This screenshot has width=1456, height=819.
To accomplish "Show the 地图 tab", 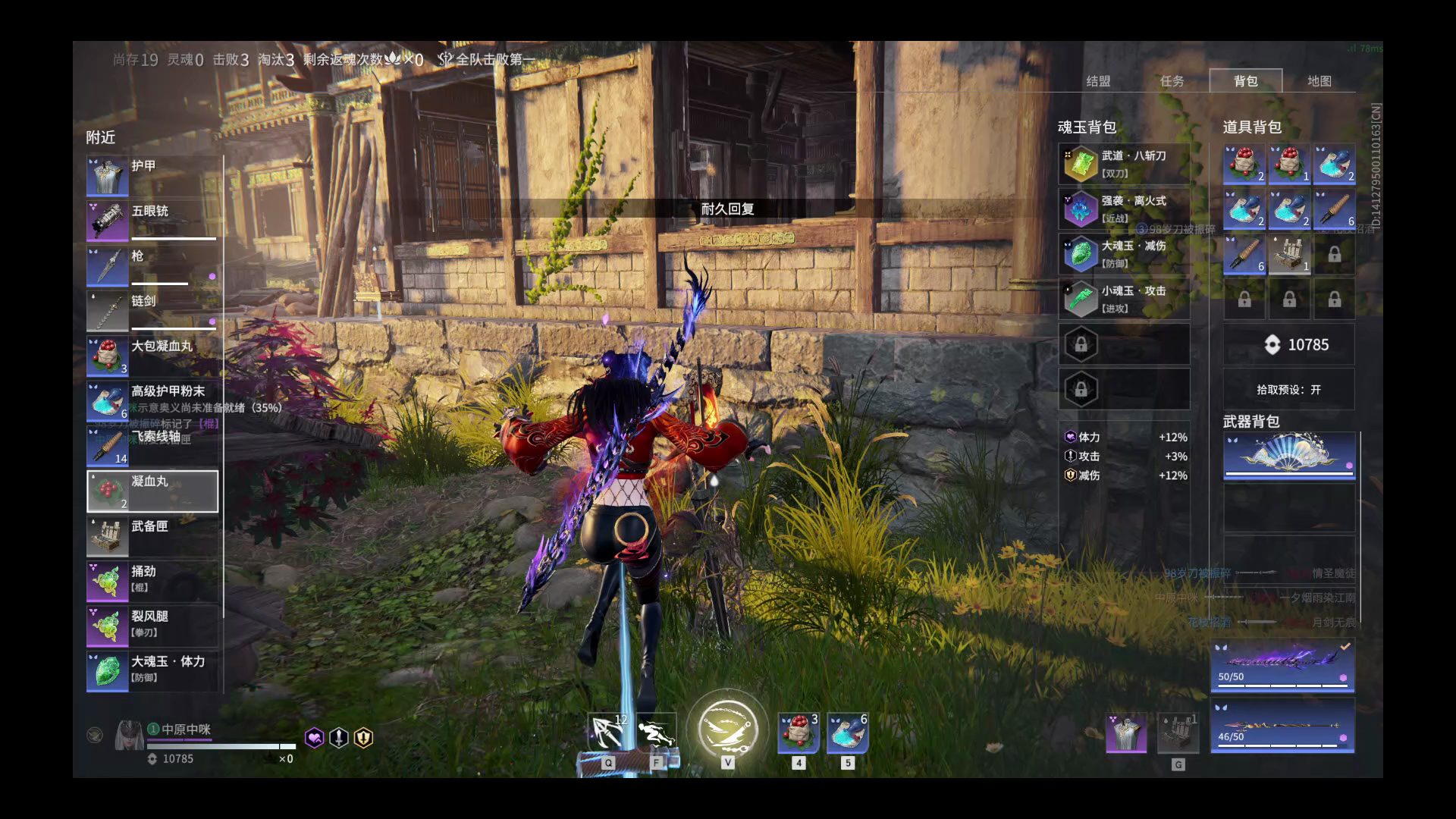I will point(1319,81).
